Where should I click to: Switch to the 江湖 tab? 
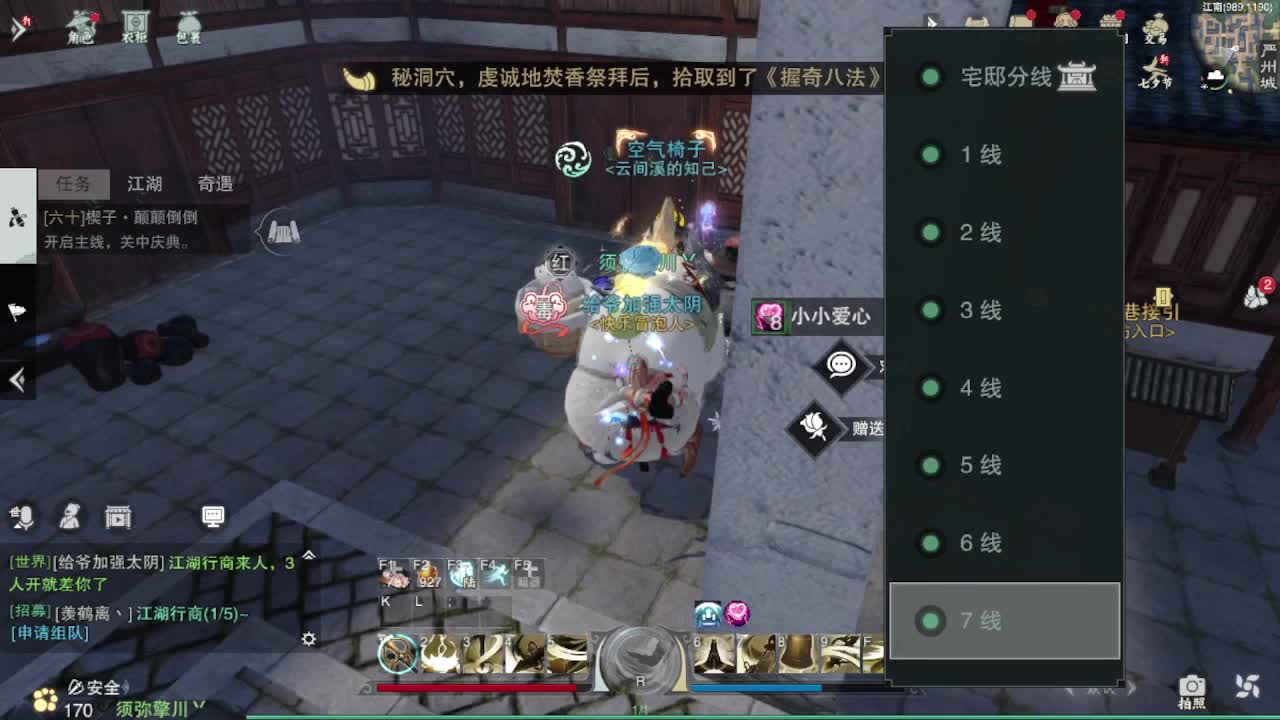coord(143,184)
